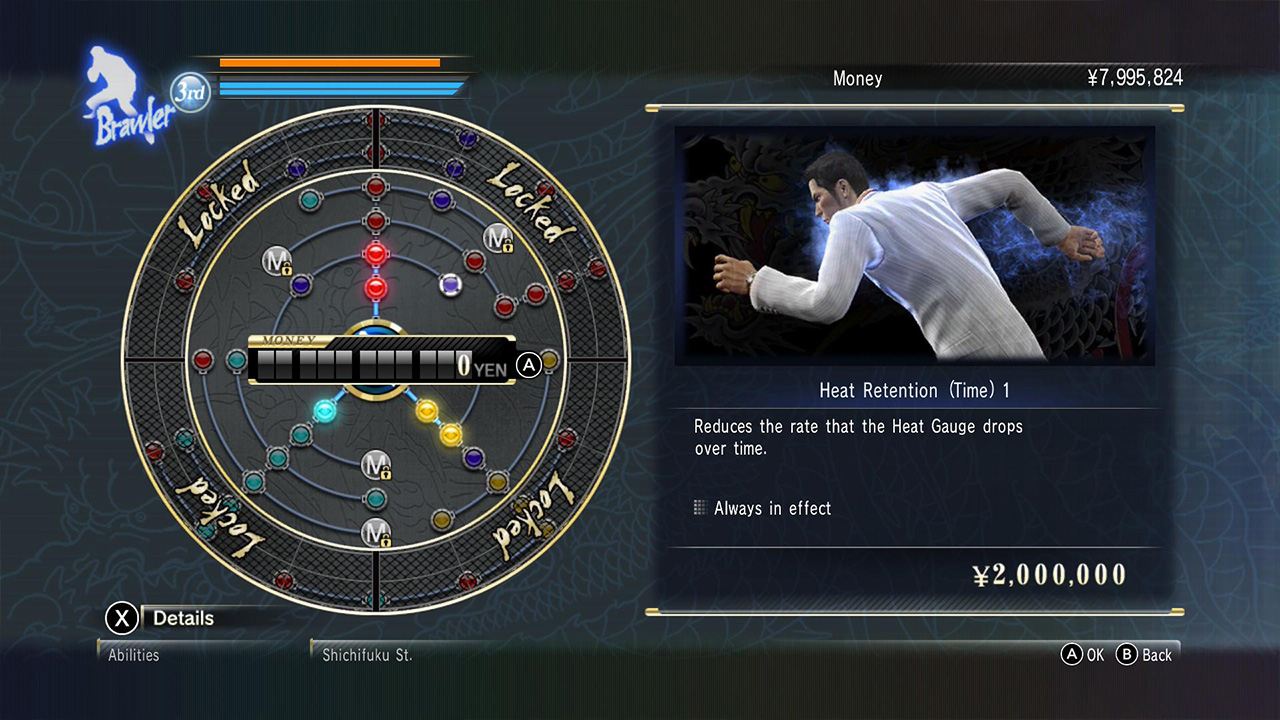
Task: Select the white-ringed purple Heat Retention node
Action: click(x=451, y=285)
